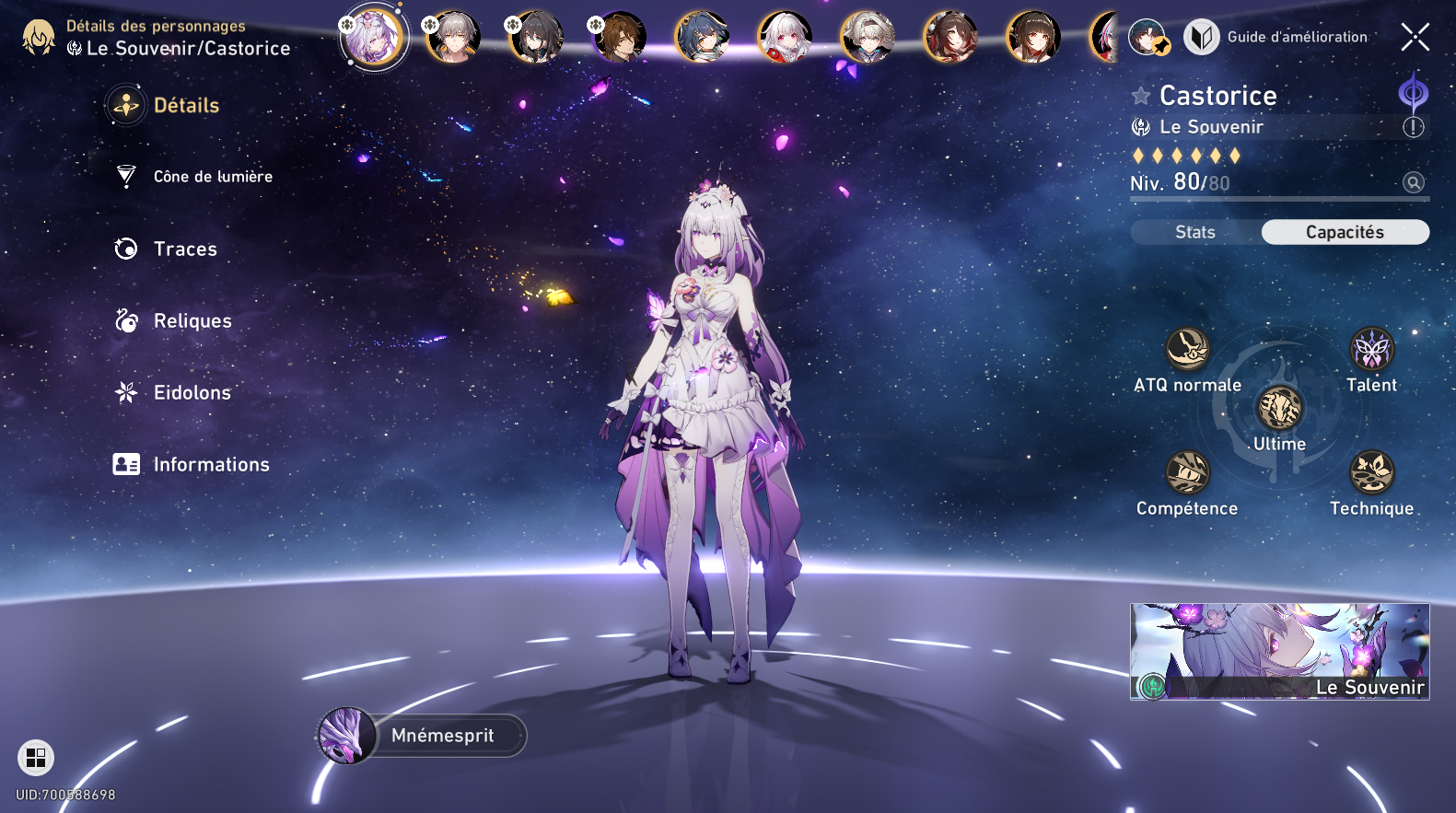Click the grid menu icon above the UID

pos(37,759)
